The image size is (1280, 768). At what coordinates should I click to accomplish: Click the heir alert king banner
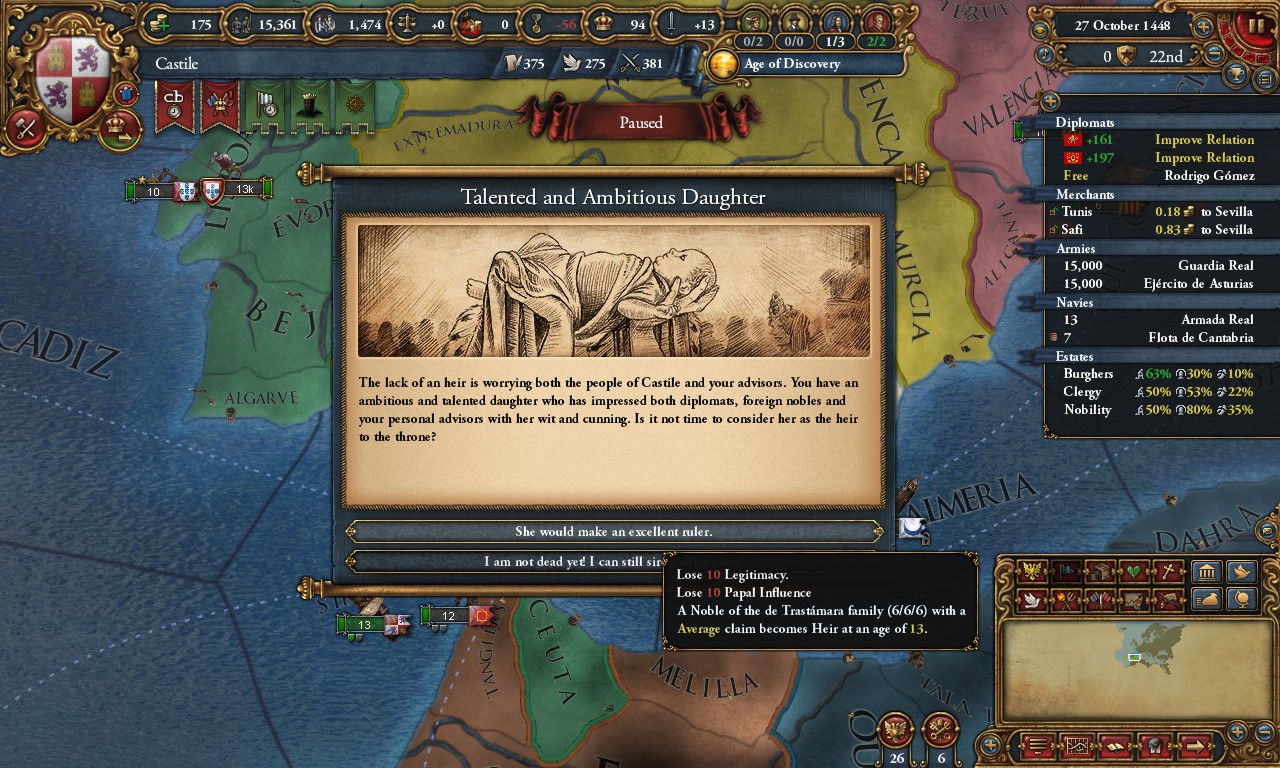(x=310, y=107)
